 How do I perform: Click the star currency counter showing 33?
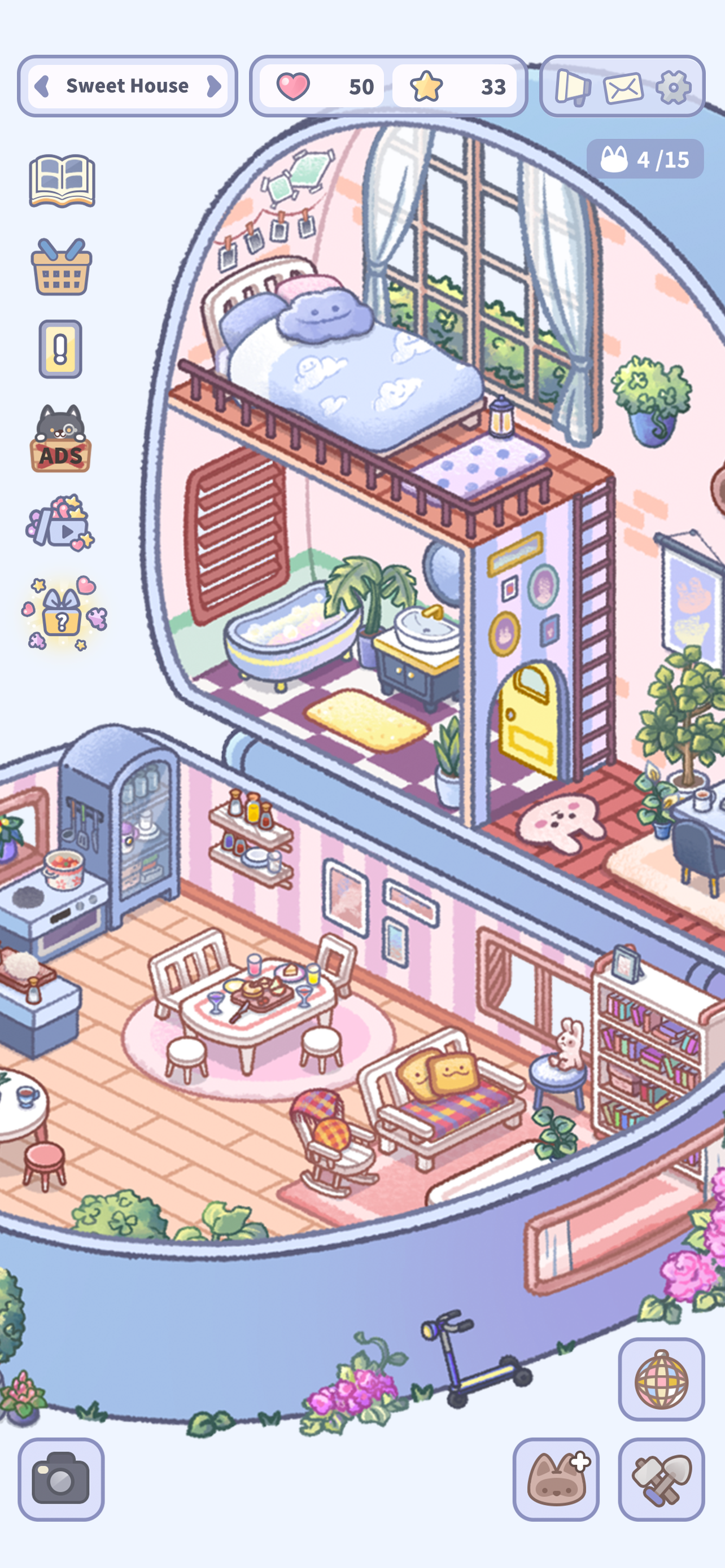[x=455, y=86]
